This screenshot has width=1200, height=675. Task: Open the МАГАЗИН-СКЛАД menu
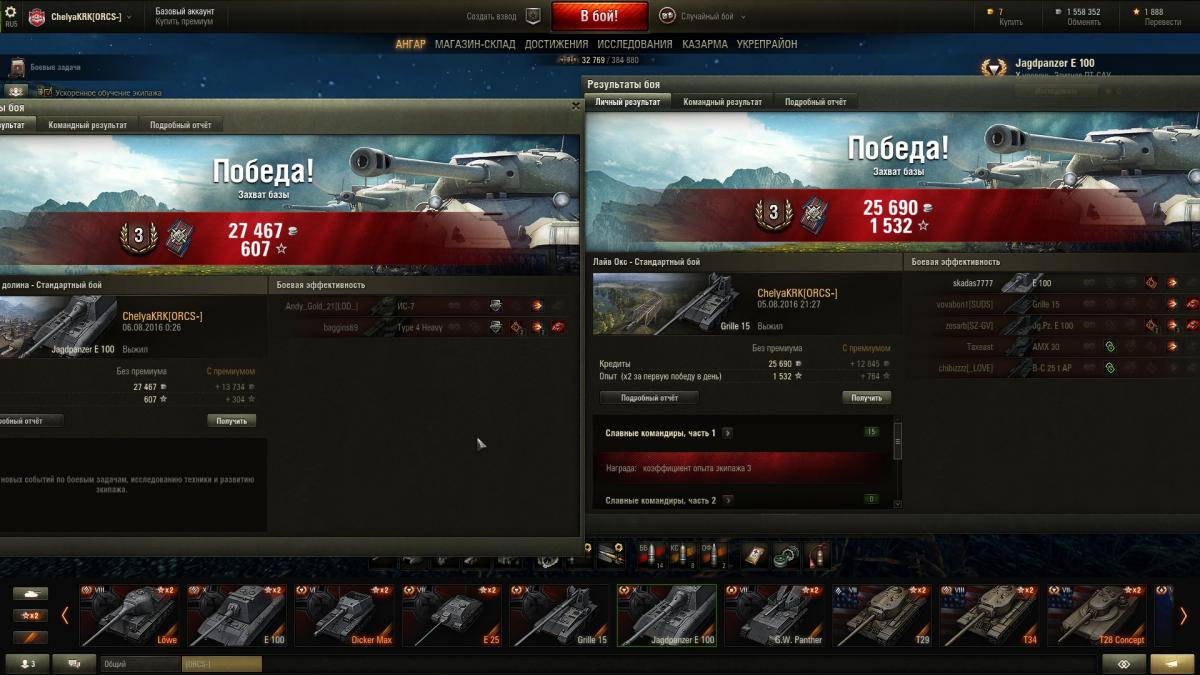click(475, 44)
